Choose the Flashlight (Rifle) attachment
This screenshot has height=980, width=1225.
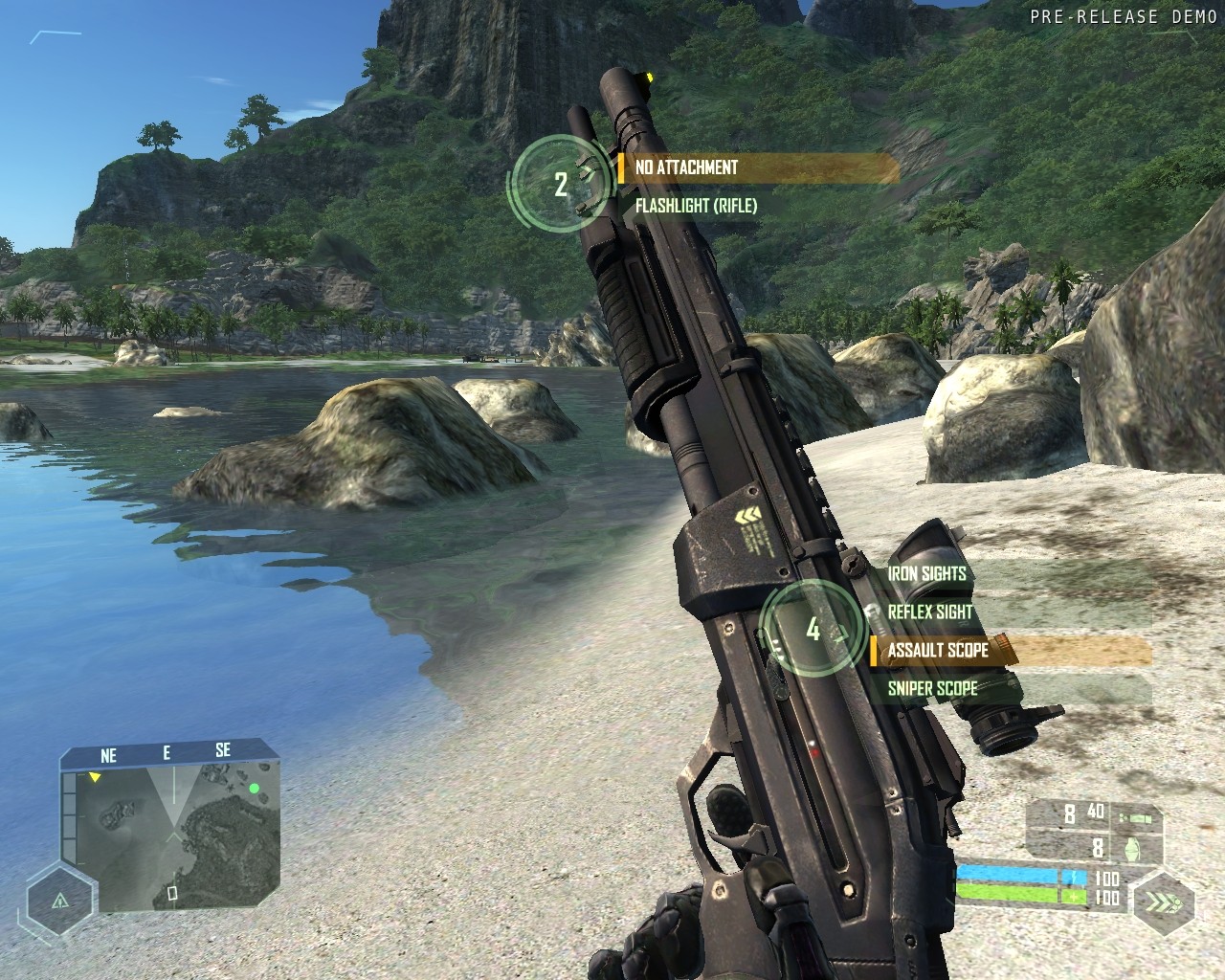[696, 206]
